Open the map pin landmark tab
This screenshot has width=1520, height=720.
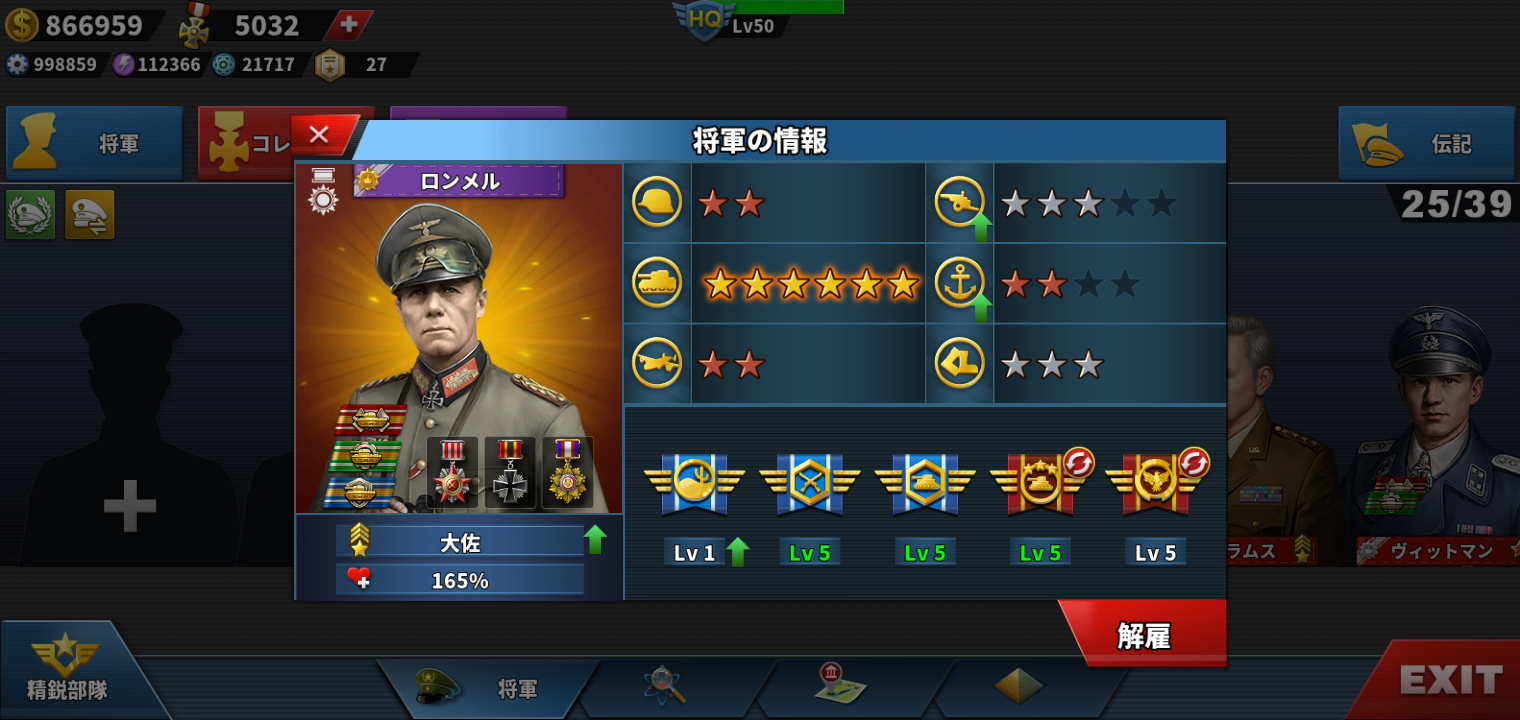(839, 684)
